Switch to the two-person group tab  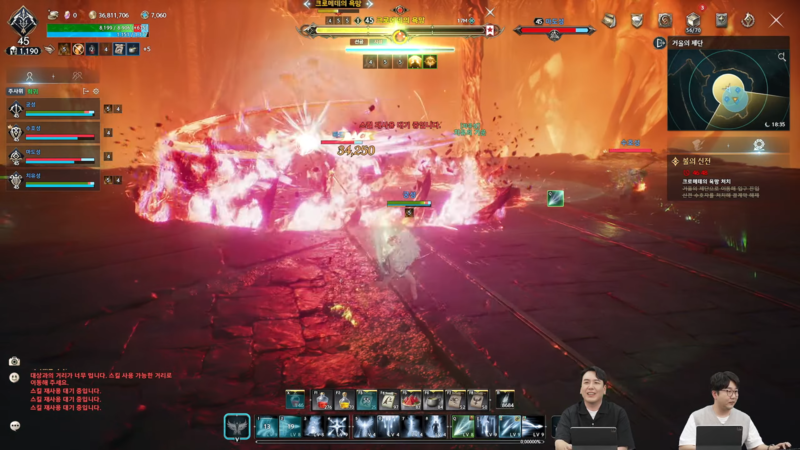(x=76, y=75)
